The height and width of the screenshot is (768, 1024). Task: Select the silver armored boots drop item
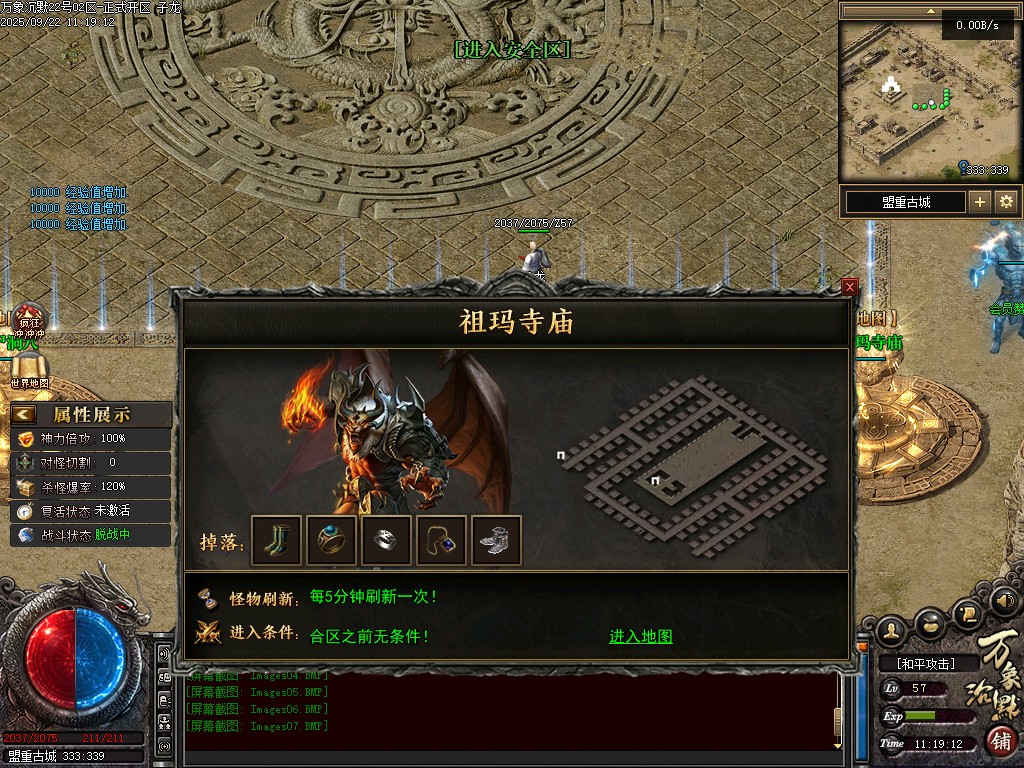(496, 540)
